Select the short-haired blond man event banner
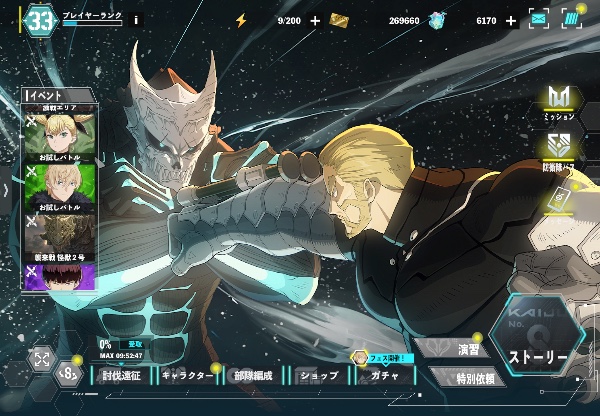Screen dimensions: 600x416 click(x=59, y=183)
